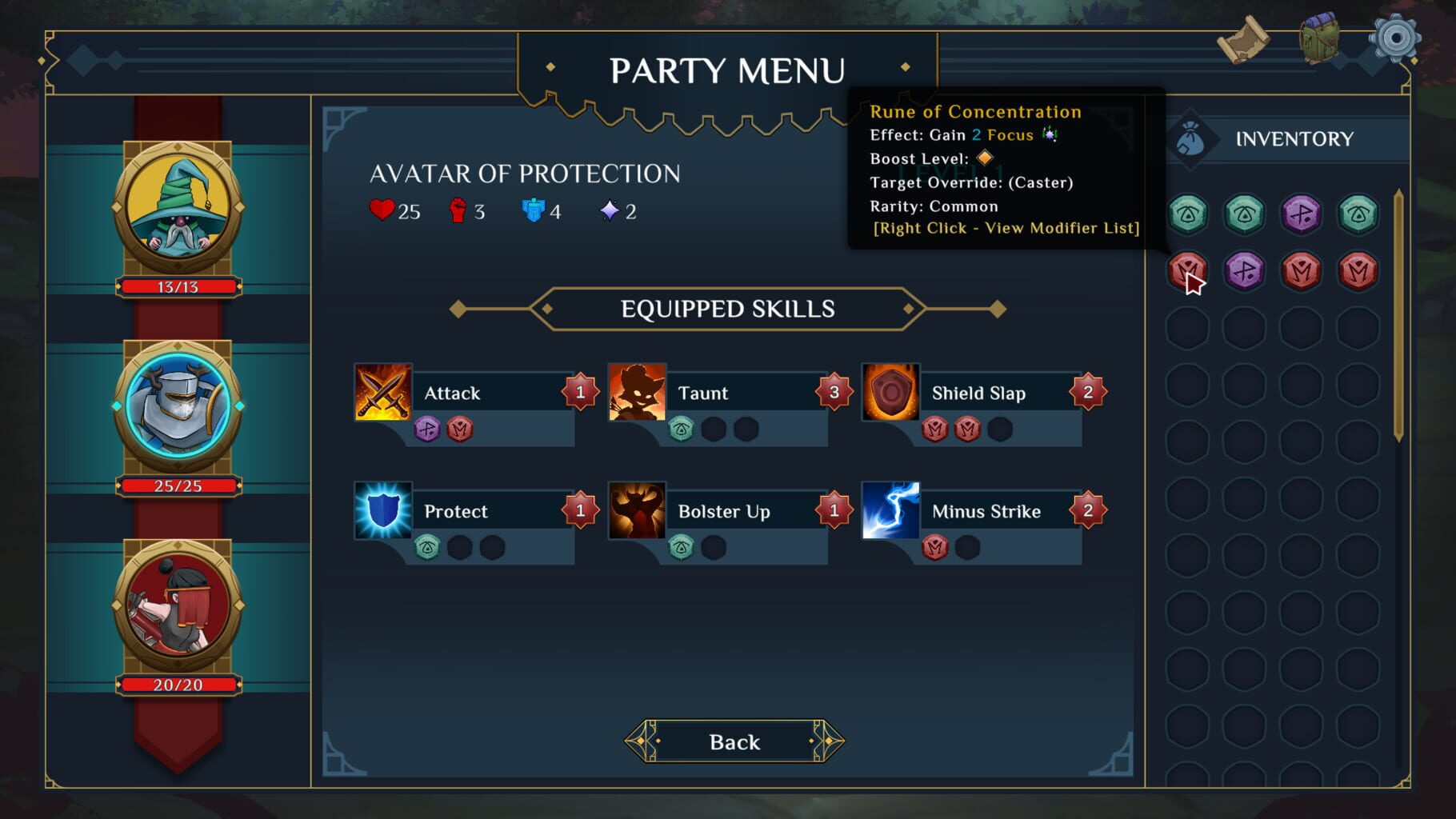Select the Minus Strike lightning icon
Image resolution: width=1456 pixels, height=819 pixels.
pyautogui.click(x=891, y=511)
